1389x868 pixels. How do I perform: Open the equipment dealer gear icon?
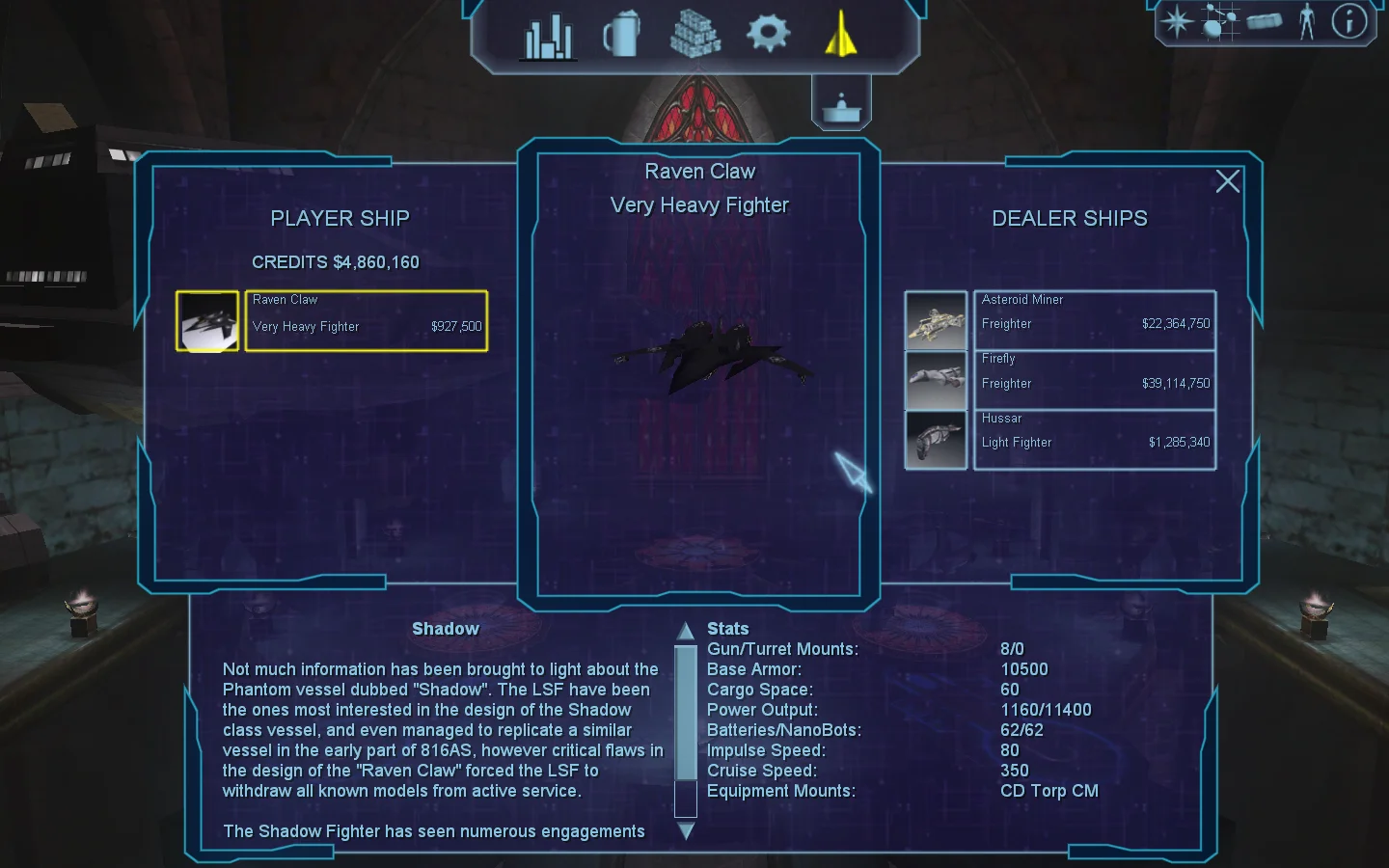[768, 33]
